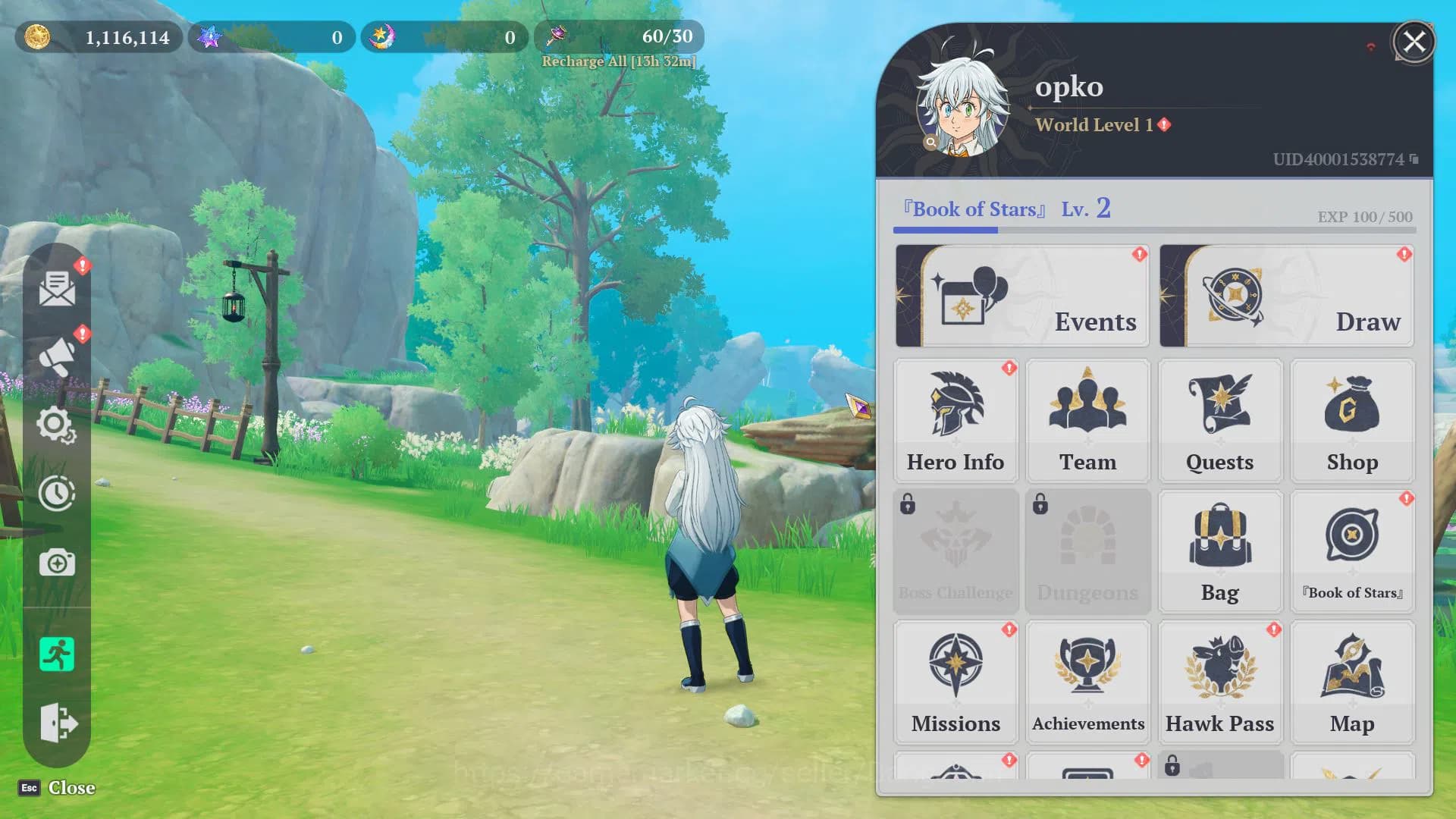Open the Team screen
Viewport: 1456px width, 819px height.
(x=1087, y=421)
